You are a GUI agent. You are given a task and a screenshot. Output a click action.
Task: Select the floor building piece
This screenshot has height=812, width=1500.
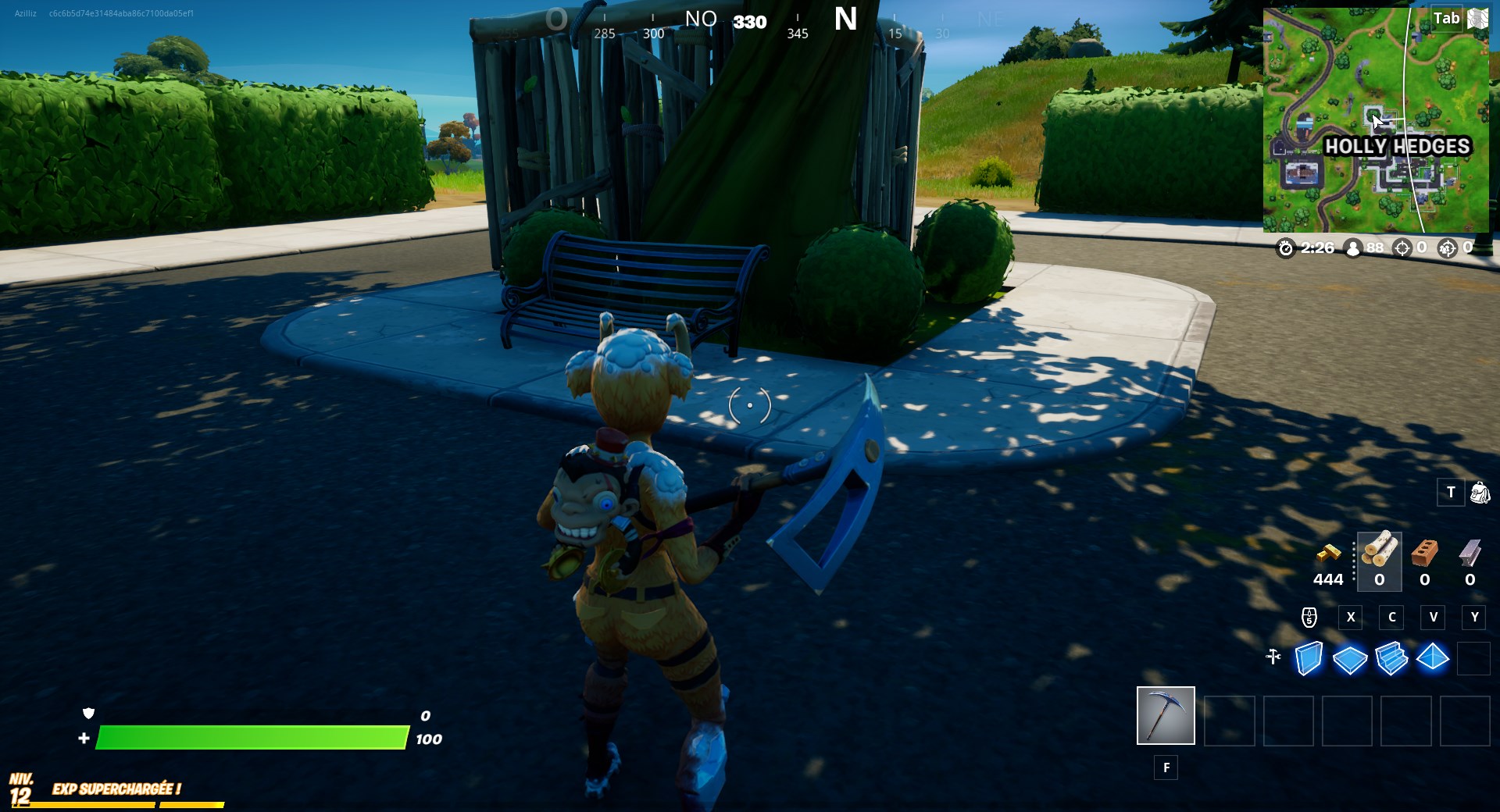coord(1349,660)
